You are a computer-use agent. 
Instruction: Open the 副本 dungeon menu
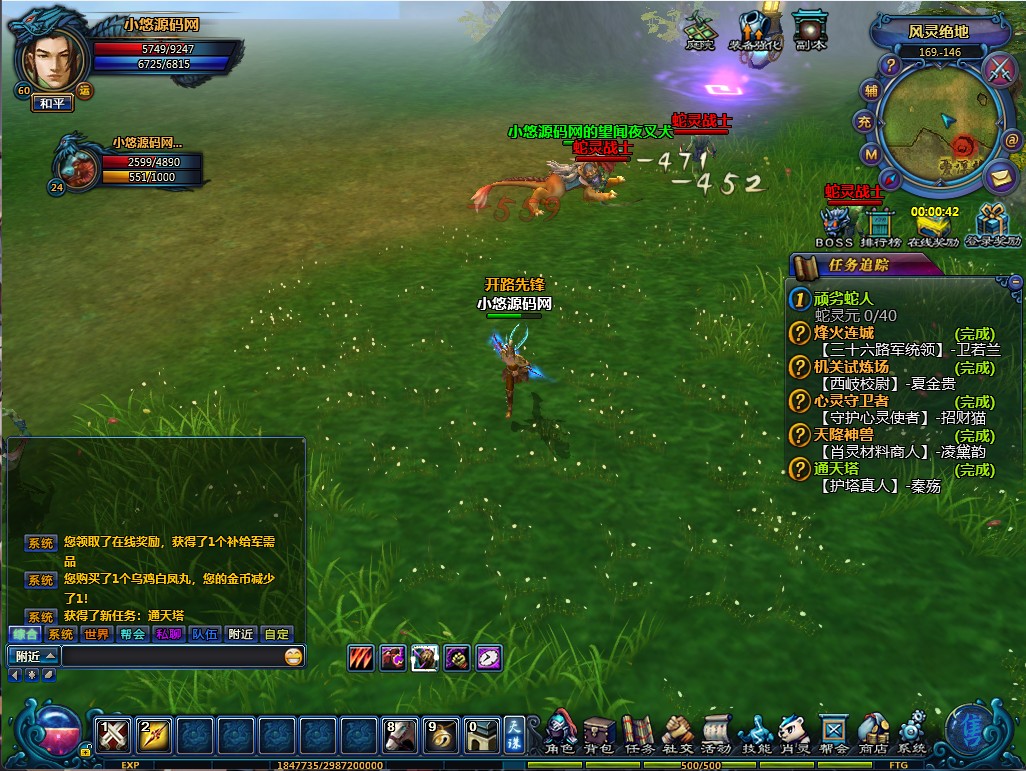(809, 31)
